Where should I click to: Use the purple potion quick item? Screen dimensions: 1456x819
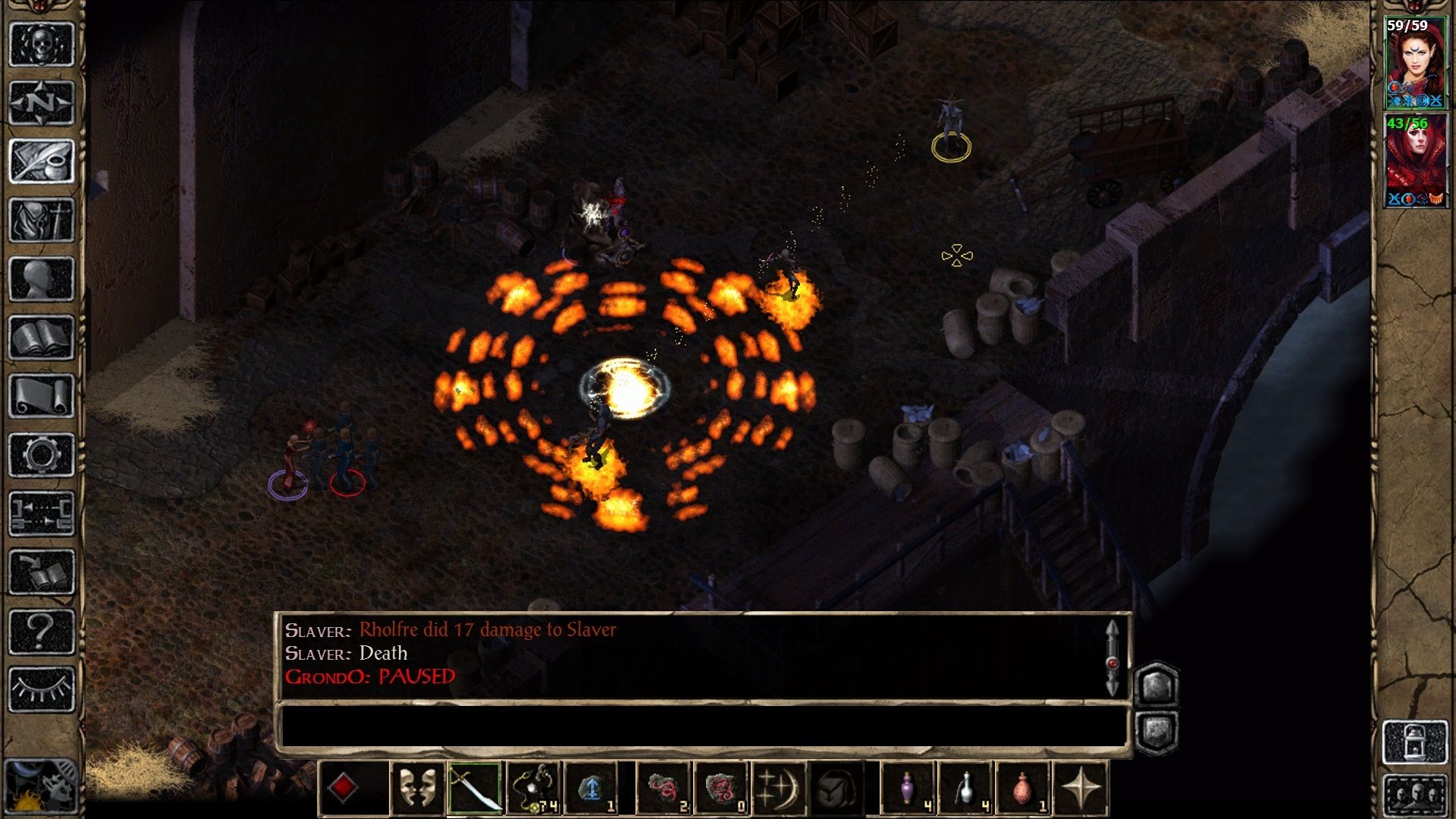tap(908, 789)
